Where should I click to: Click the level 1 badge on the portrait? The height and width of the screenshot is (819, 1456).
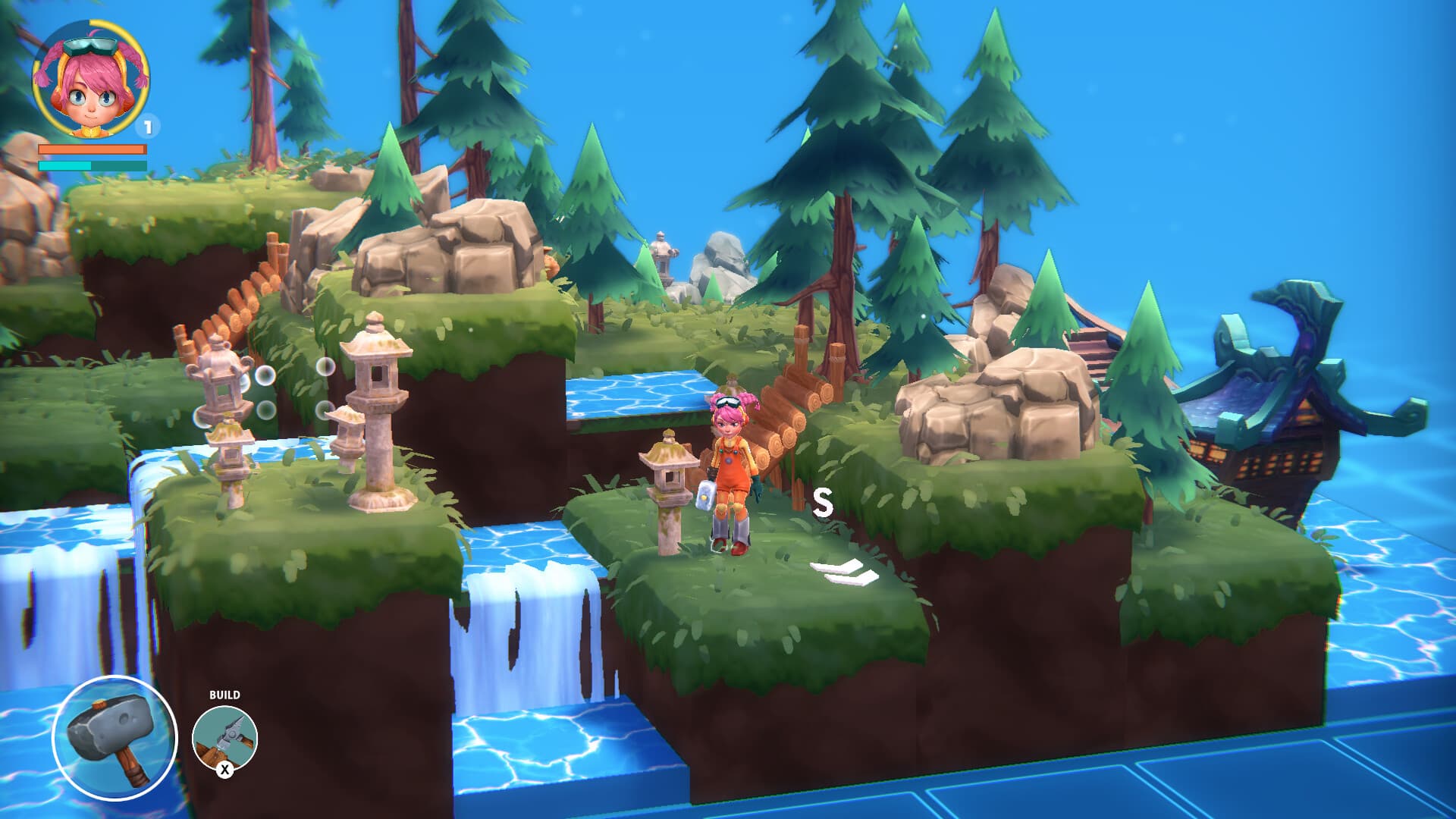tap(149, 127)
